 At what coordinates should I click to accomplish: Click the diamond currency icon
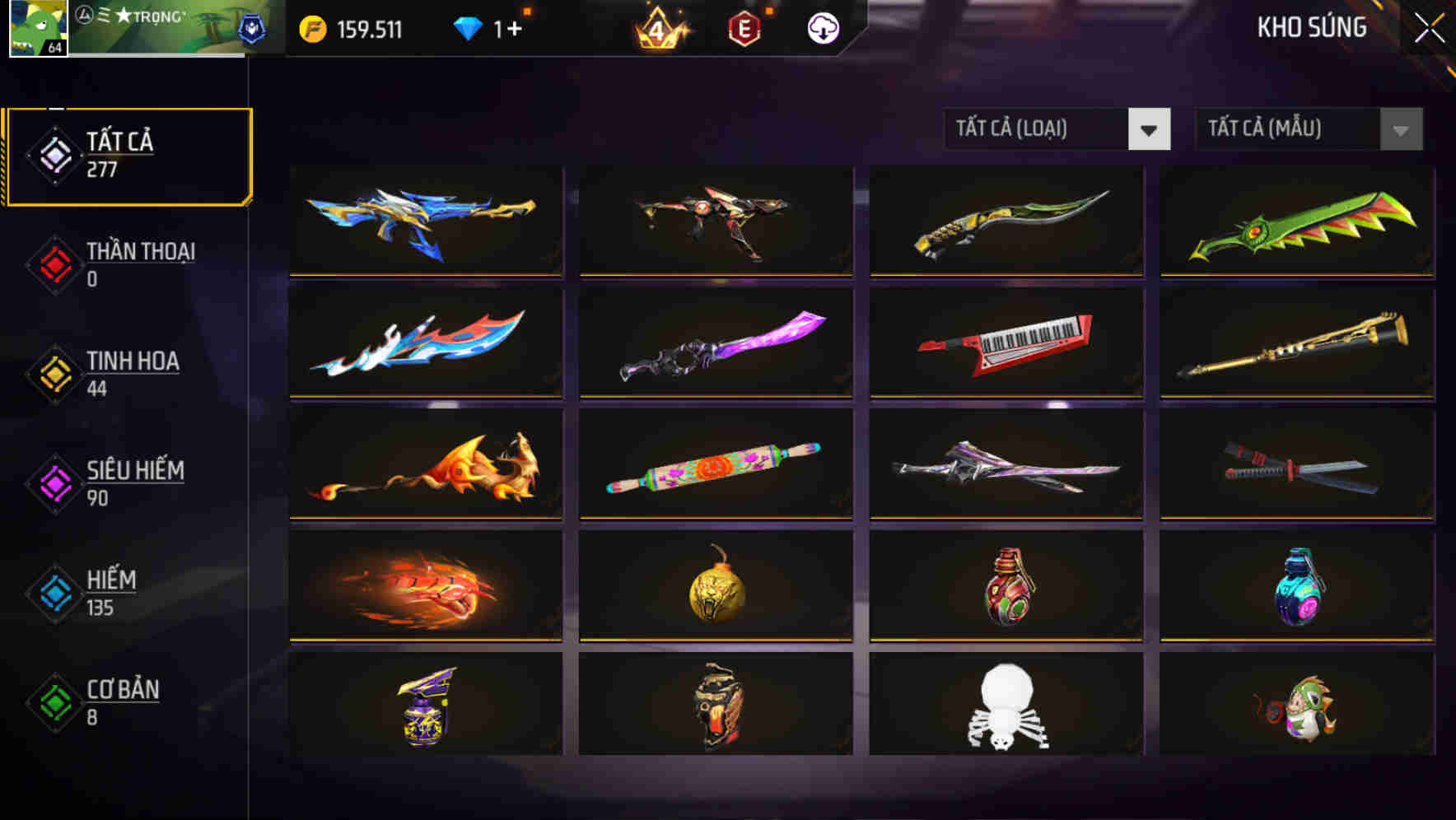tap(468, 27)
